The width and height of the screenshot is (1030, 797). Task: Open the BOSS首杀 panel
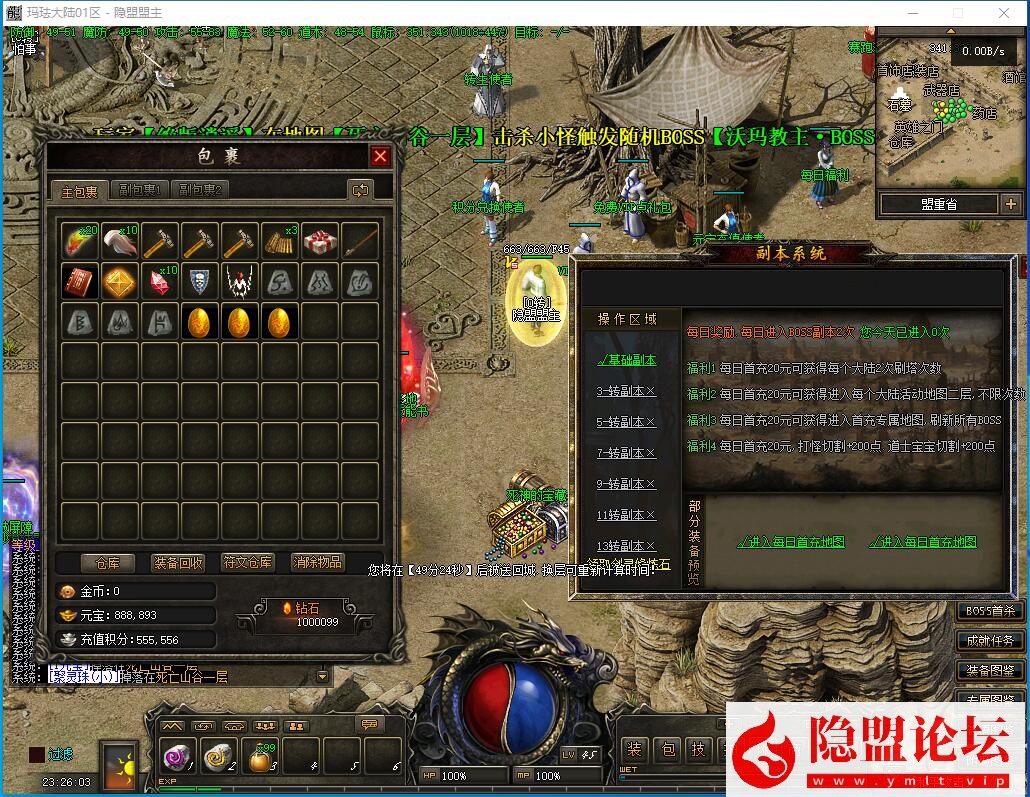[989, 611]
